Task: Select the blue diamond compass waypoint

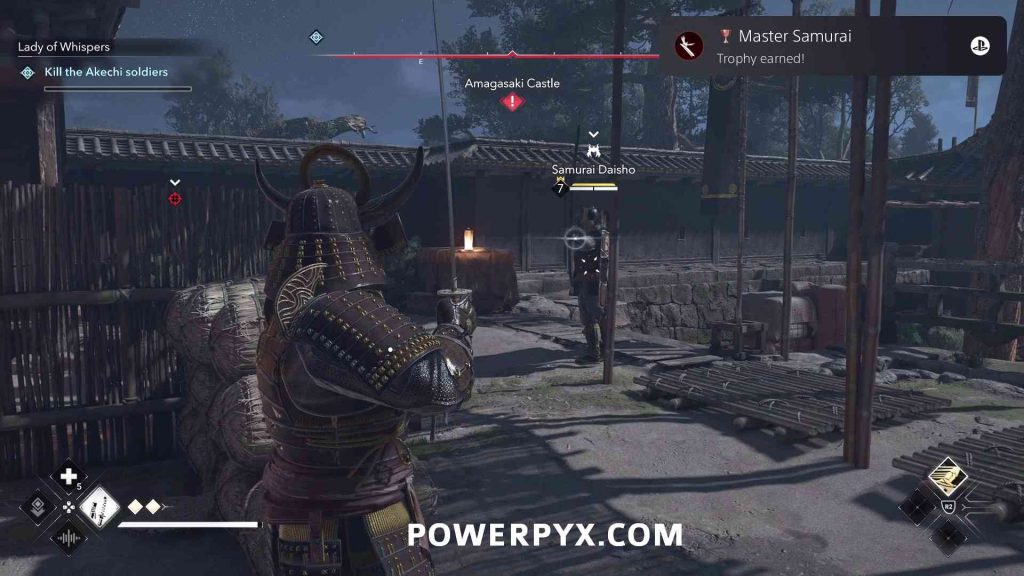Action: [316, 37]
